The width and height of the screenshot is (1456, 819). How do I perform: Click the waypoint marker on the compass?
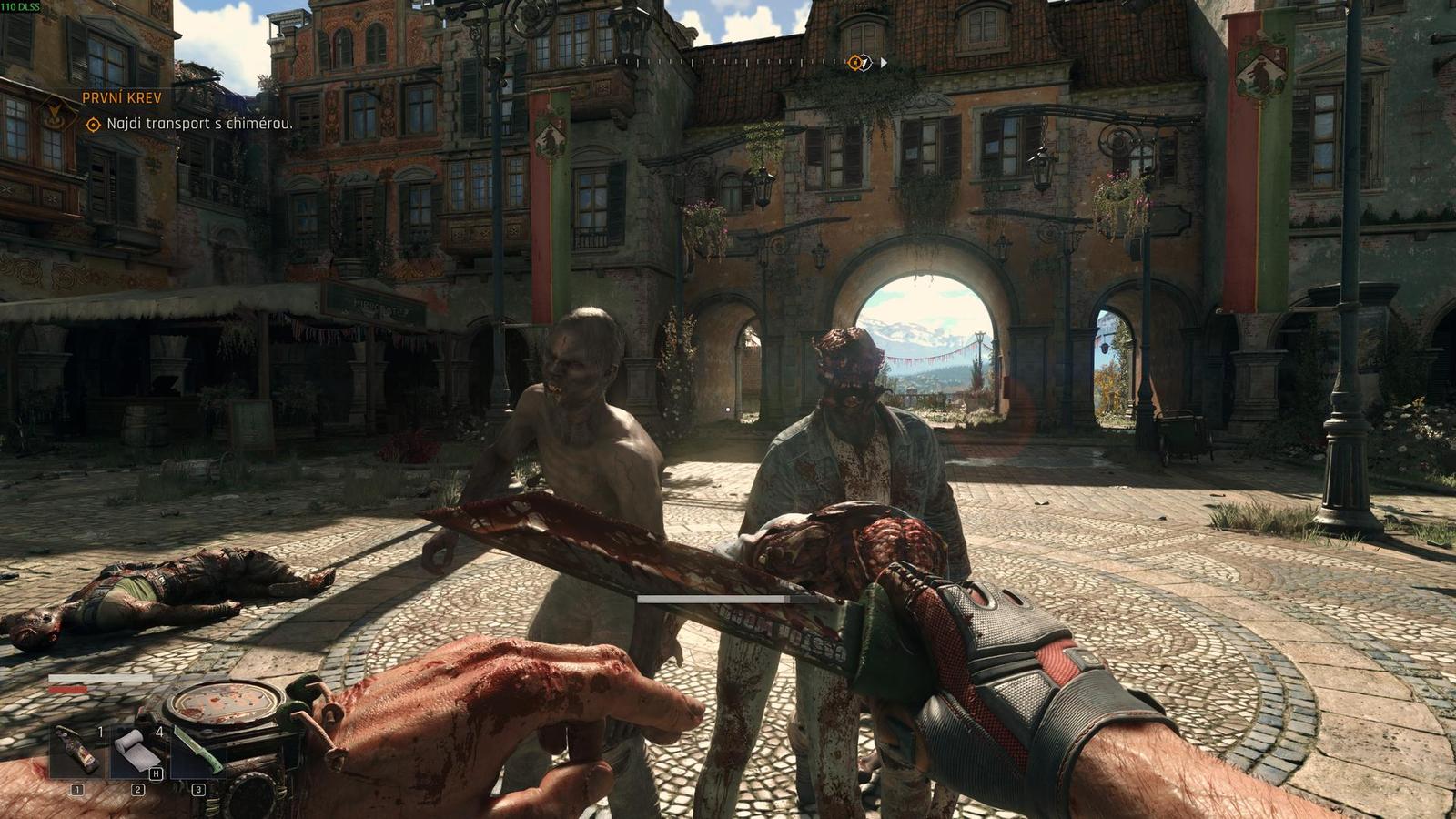(x=854, y=64)
